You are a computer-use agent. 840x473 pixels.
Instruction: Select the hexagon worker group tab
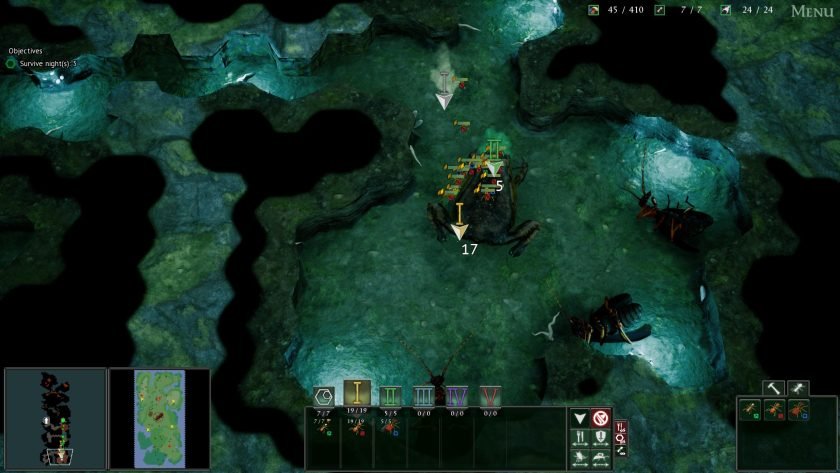pos(324,396)
